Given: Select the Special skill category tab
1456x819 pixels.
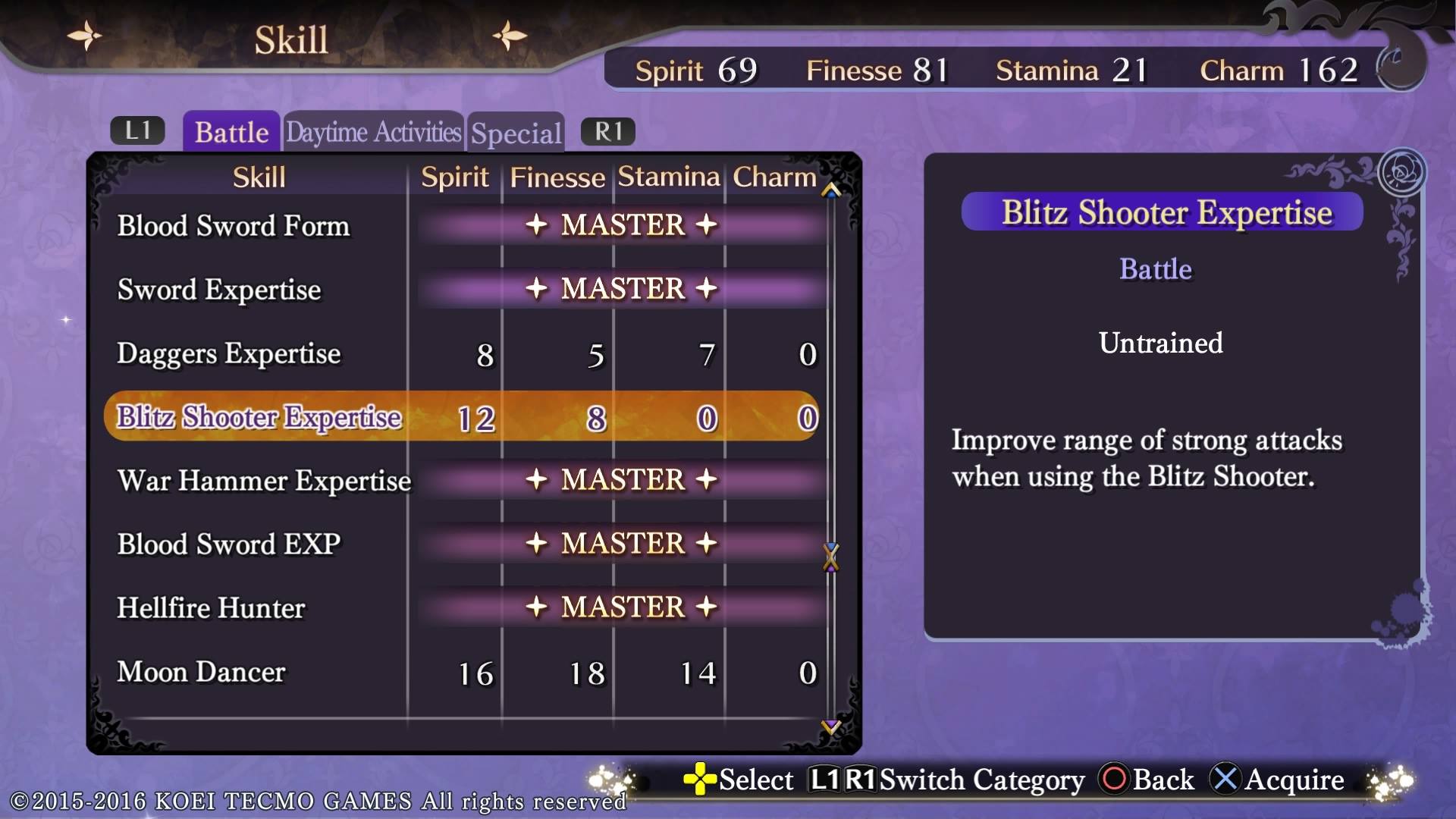Looking at the screenshot, I should [x=516, y=133].
